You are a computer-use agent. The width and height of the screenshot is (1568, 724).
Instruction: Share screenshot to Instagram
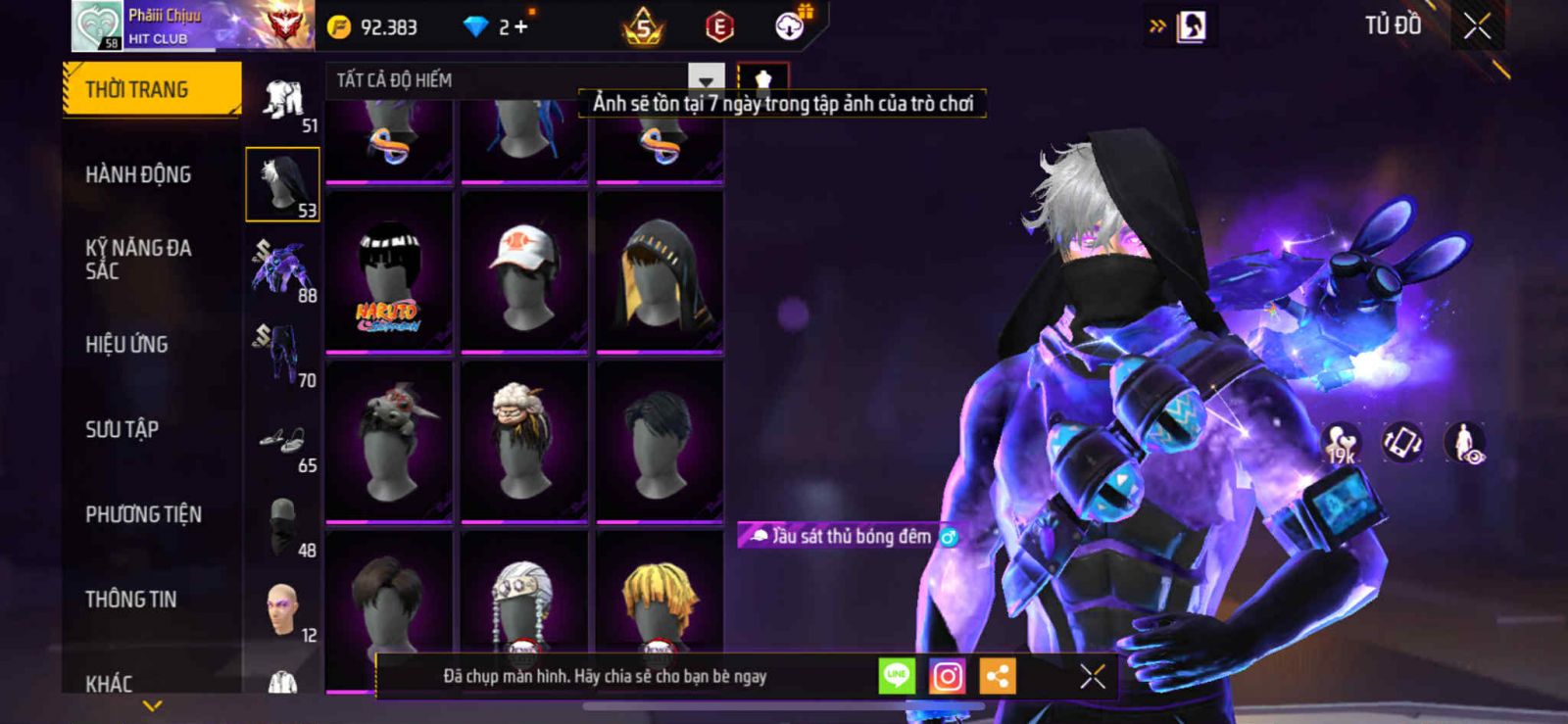[947, 676]
